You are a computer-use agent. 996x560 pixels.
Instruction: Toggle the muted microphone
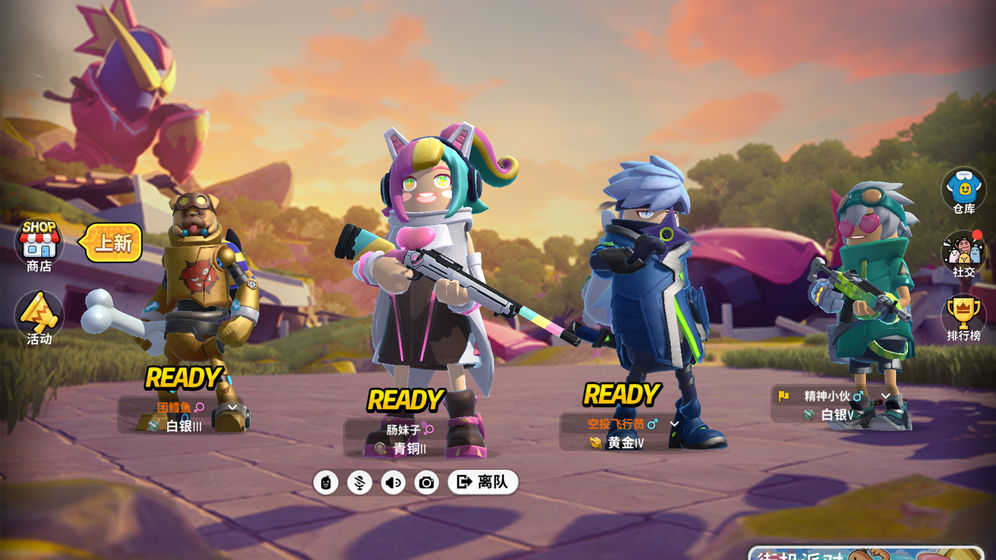tap(359, 483)
